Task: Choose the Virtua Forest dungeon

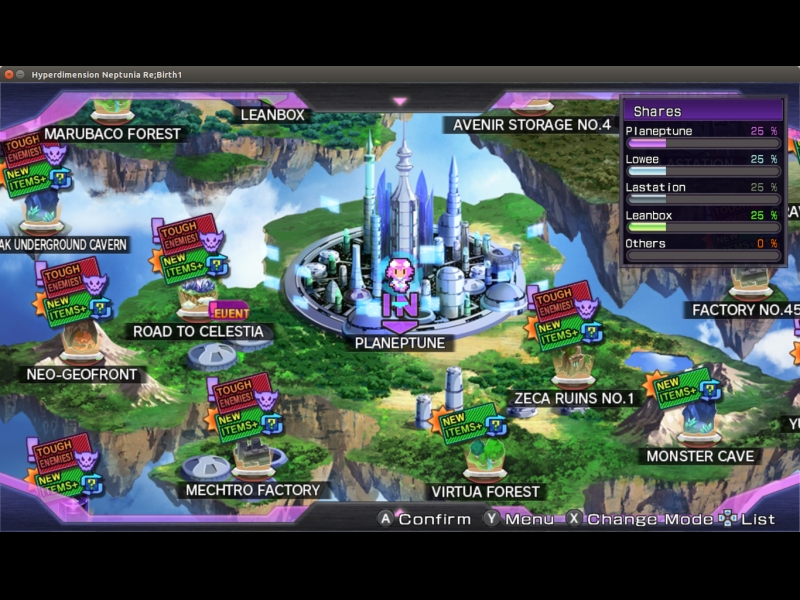Action: [x=485, y=491]
